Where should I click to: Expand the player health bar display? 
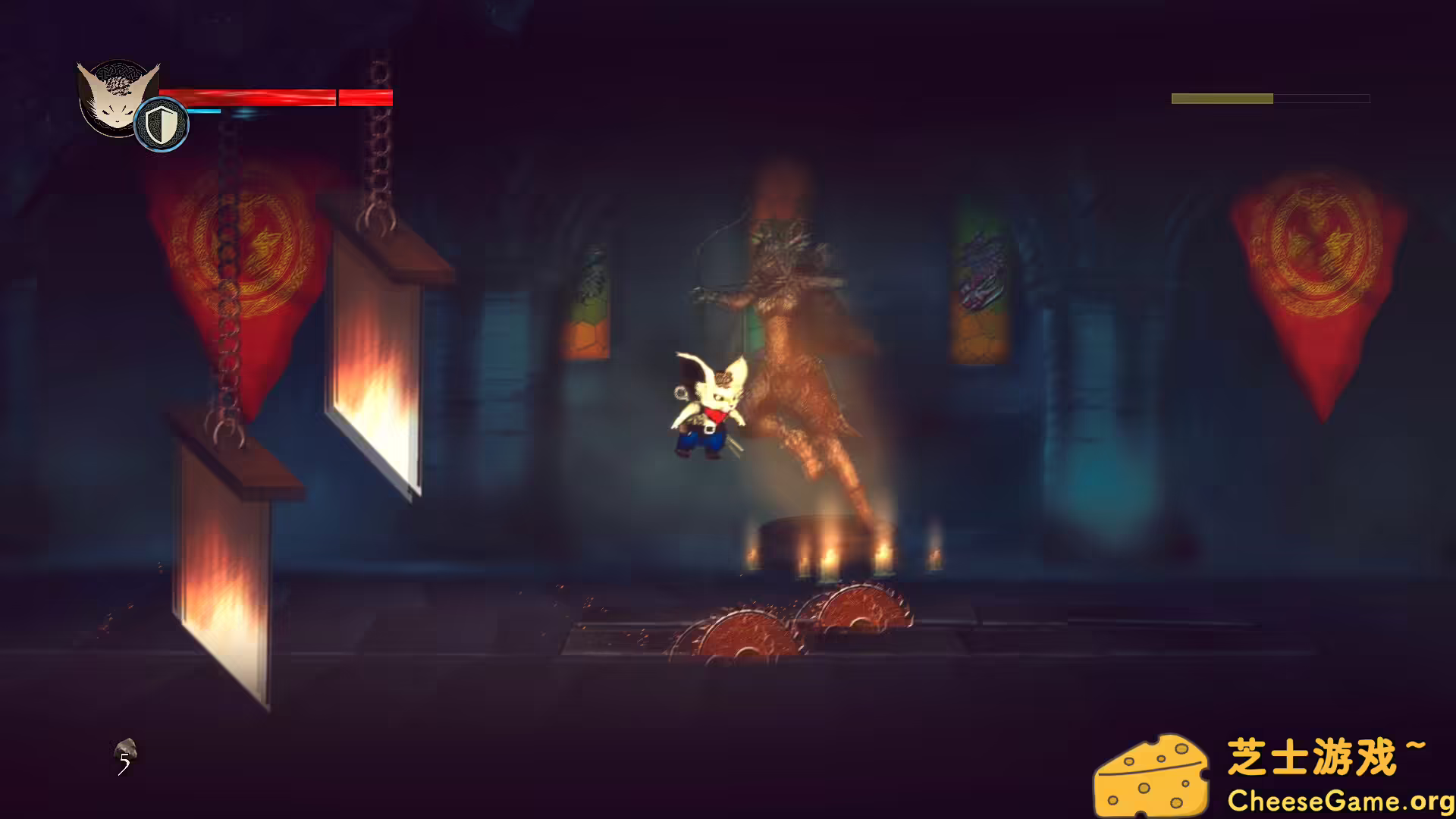(x=273, y=97)
